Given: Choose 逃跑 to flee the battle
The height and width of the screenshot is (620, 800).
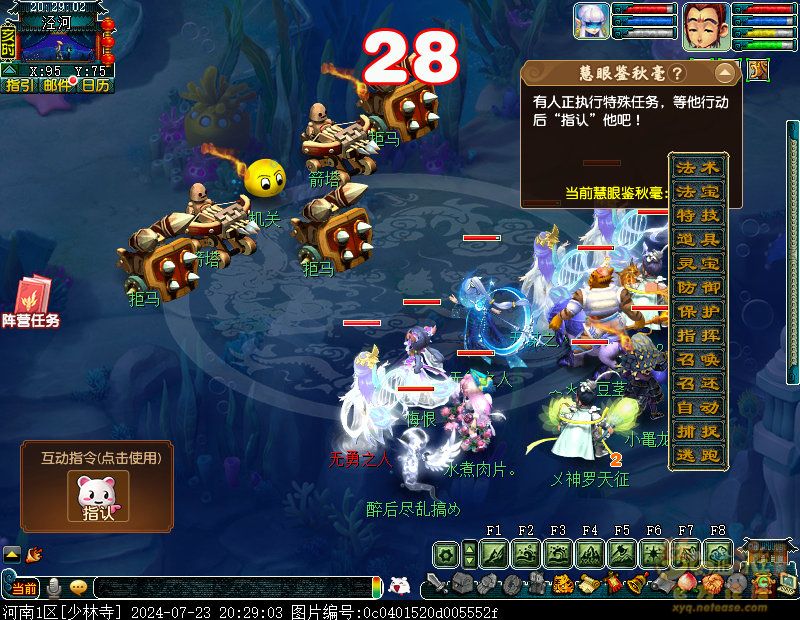Looking at the screenshot, I should click(x=697, y=456).
